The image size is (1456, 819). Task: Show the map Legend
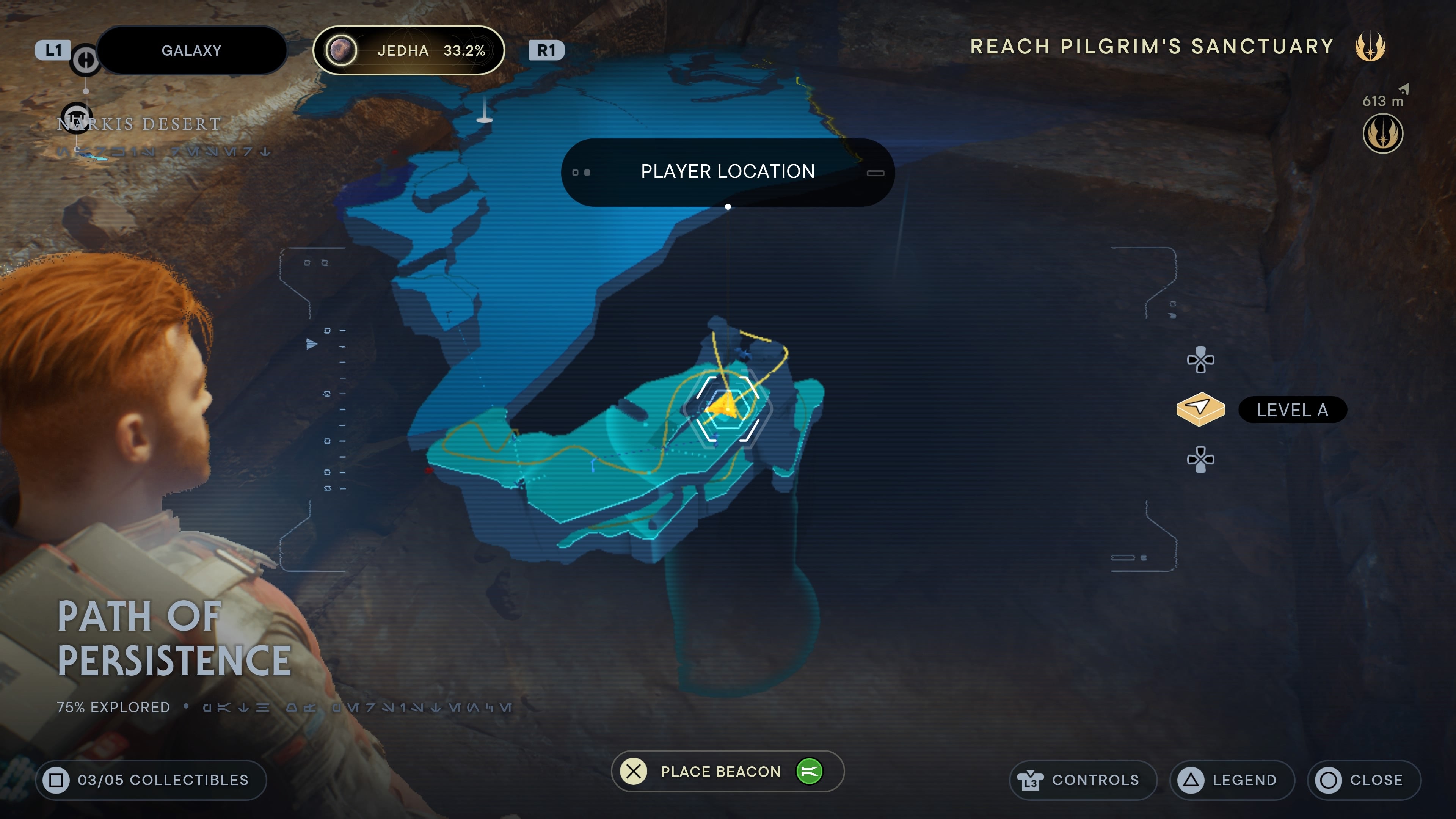pos(1232,780)
